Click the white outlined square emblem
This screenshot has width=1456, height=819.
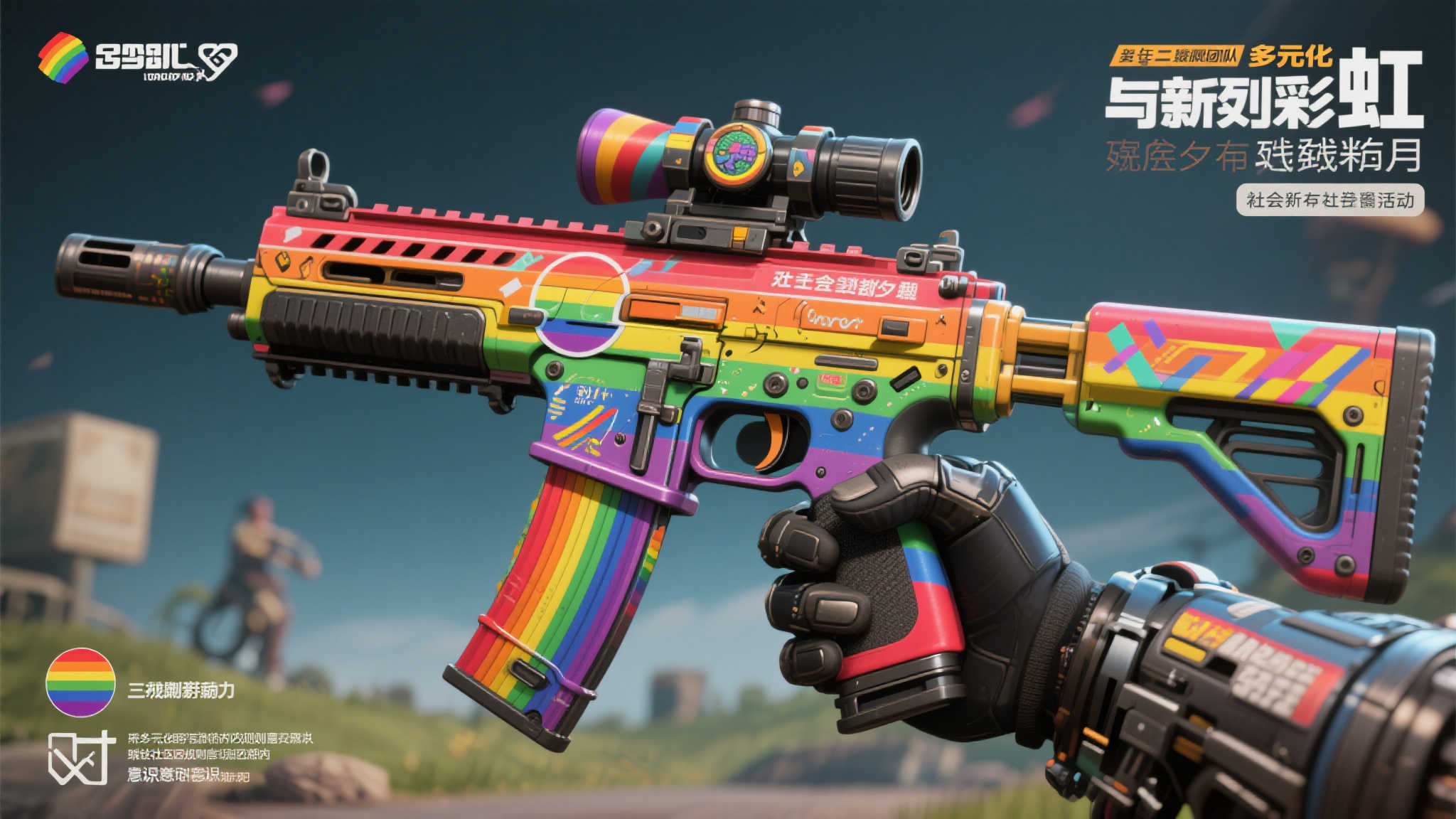click(x=80, y=758)
